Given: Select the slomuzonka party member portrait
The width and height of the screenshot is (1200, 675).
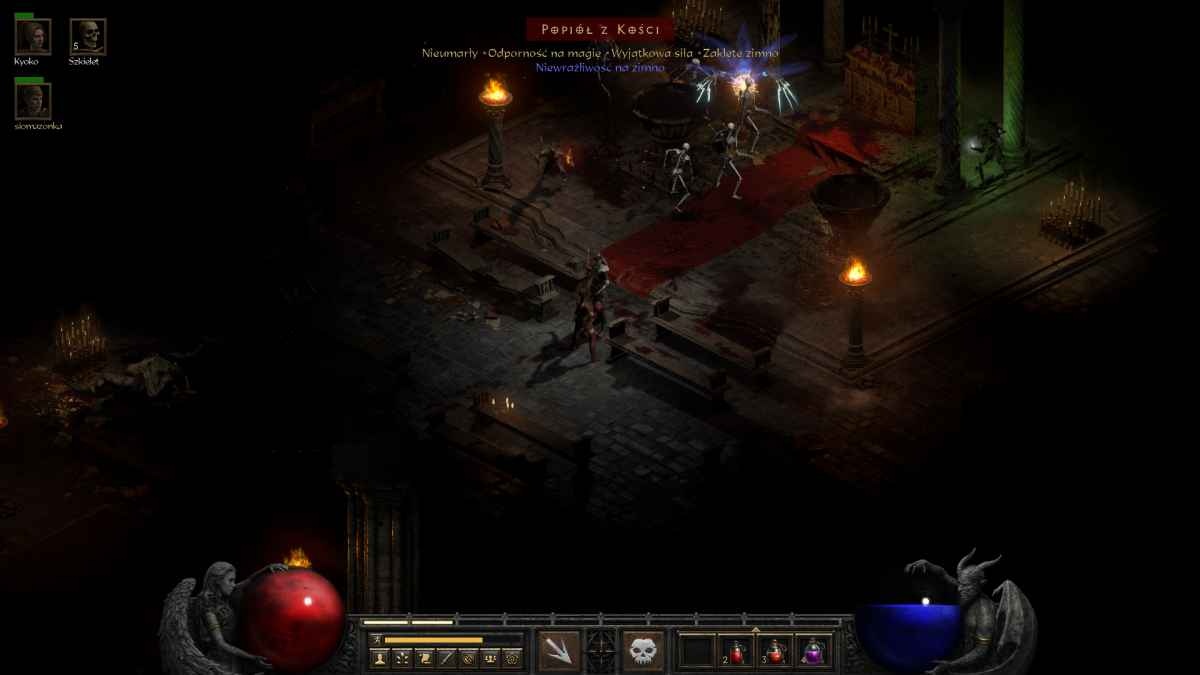Looking at the screenshot, I should click(x=32, y=101).
